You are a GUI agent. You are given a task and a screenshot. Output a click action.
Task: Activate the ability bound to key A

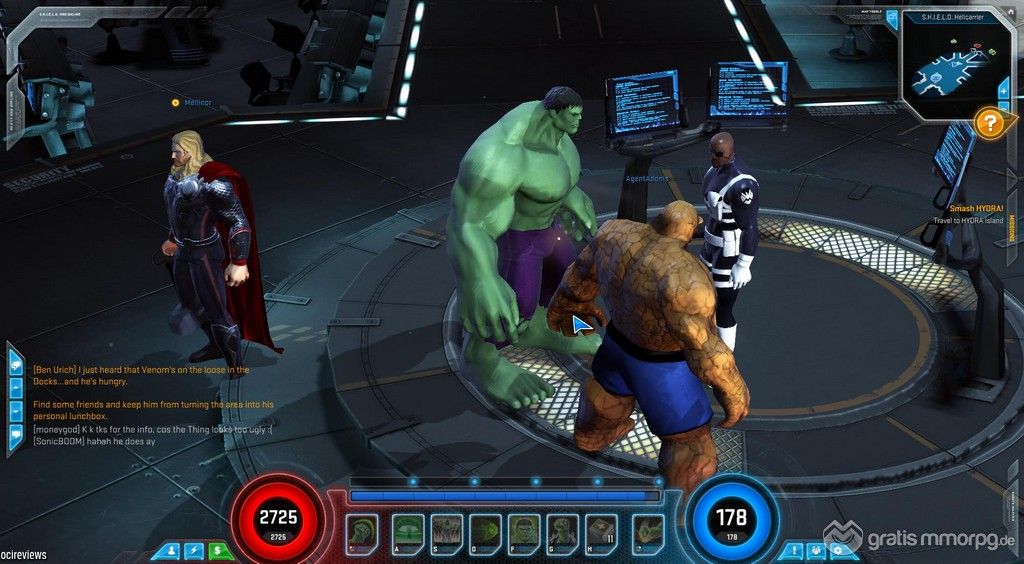click(x=408, y=531)
